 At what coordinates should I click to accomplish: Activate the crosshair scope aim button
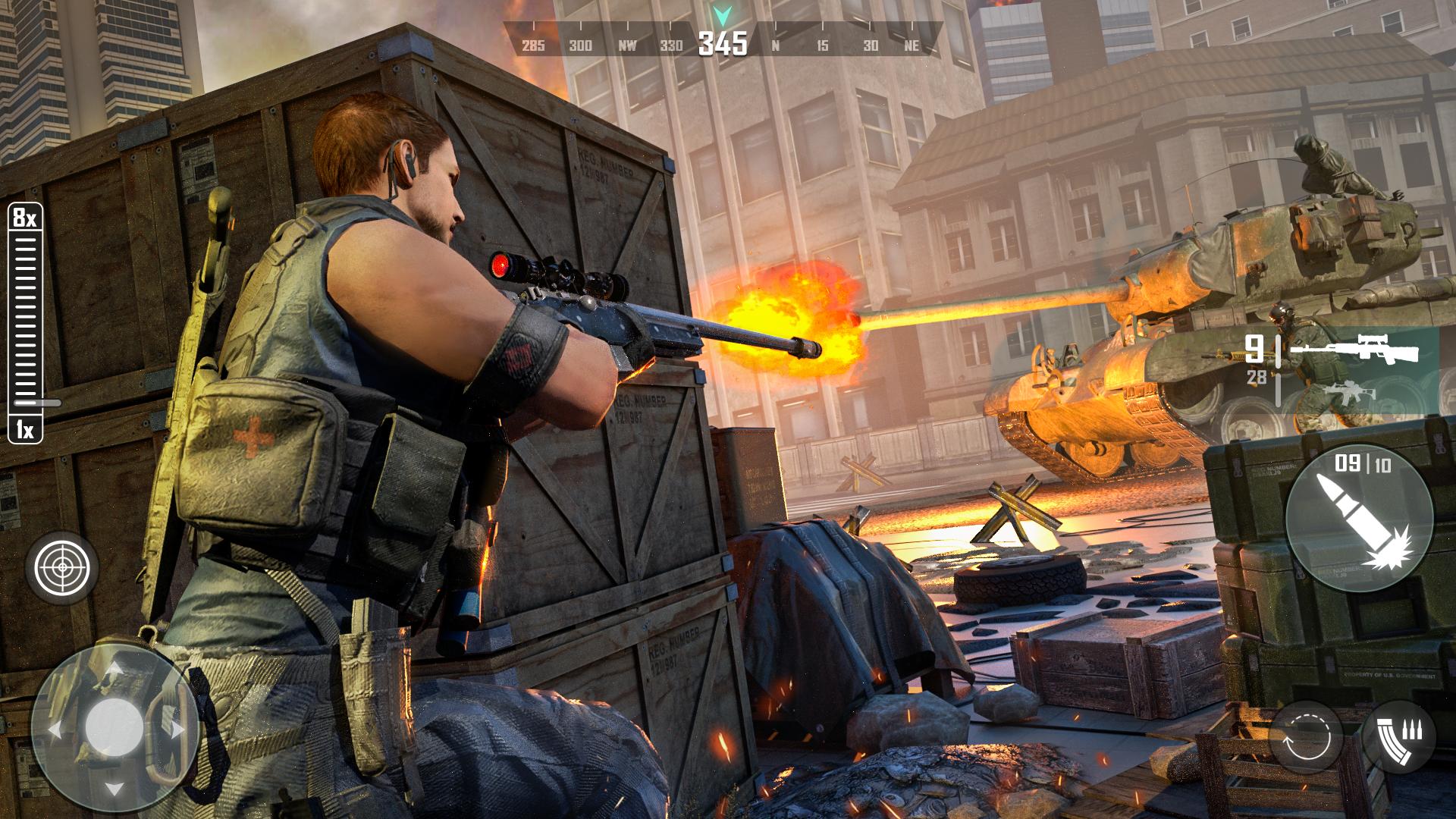point(62,566)
